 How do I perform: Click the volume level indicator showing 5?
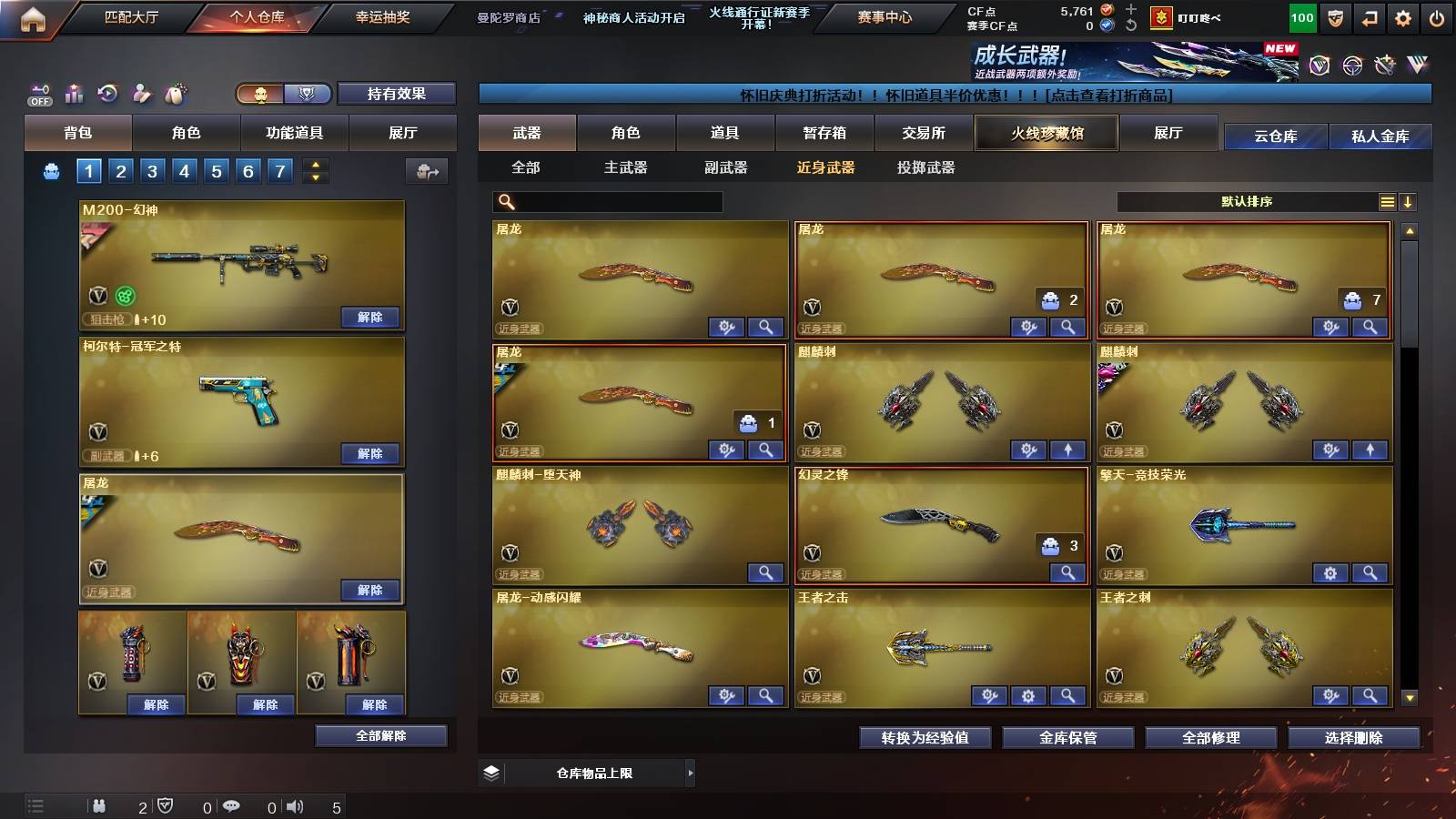[337, 806]
